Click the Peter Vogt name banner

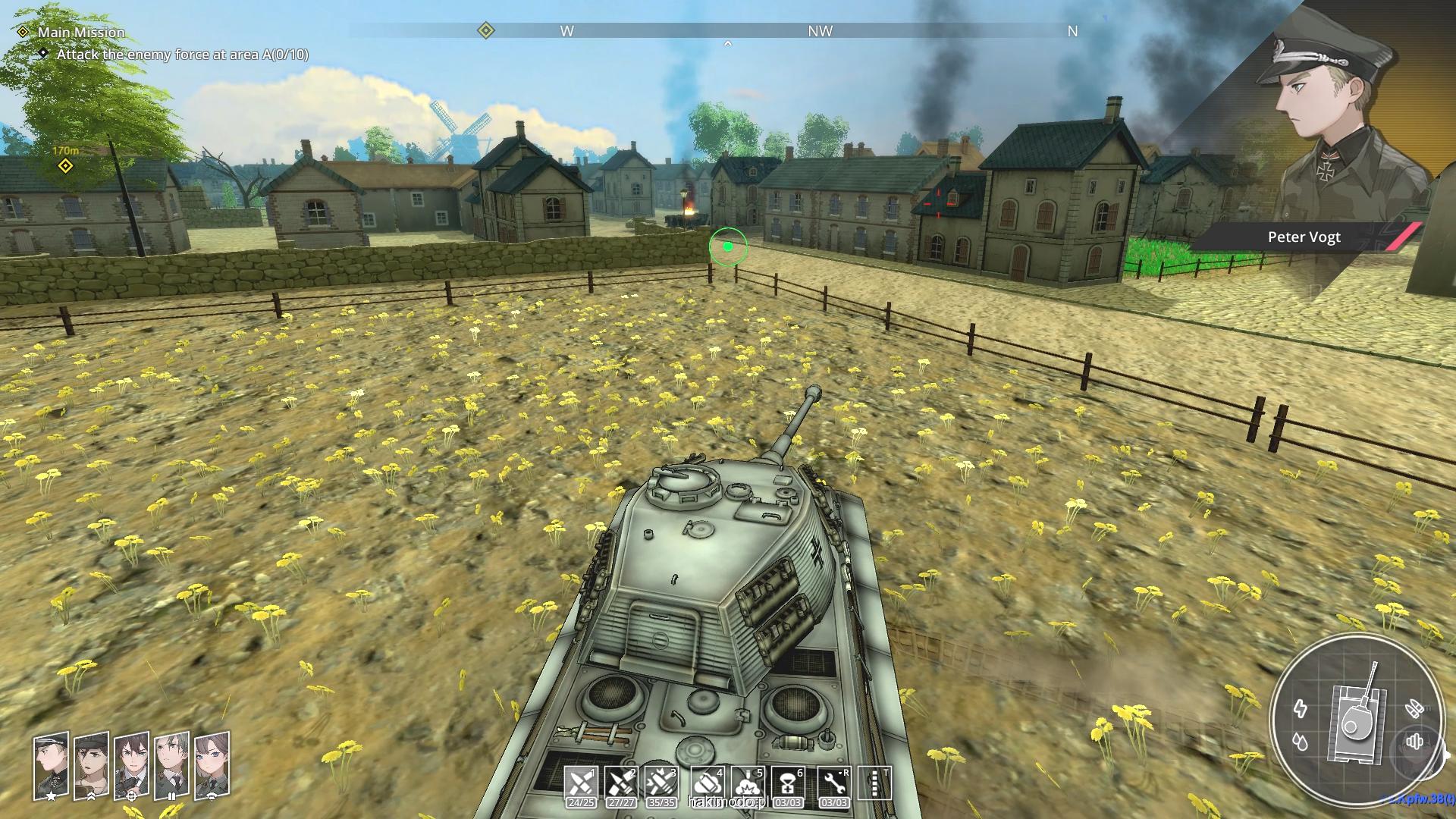pyautogui.click(x=1304, y=237)
